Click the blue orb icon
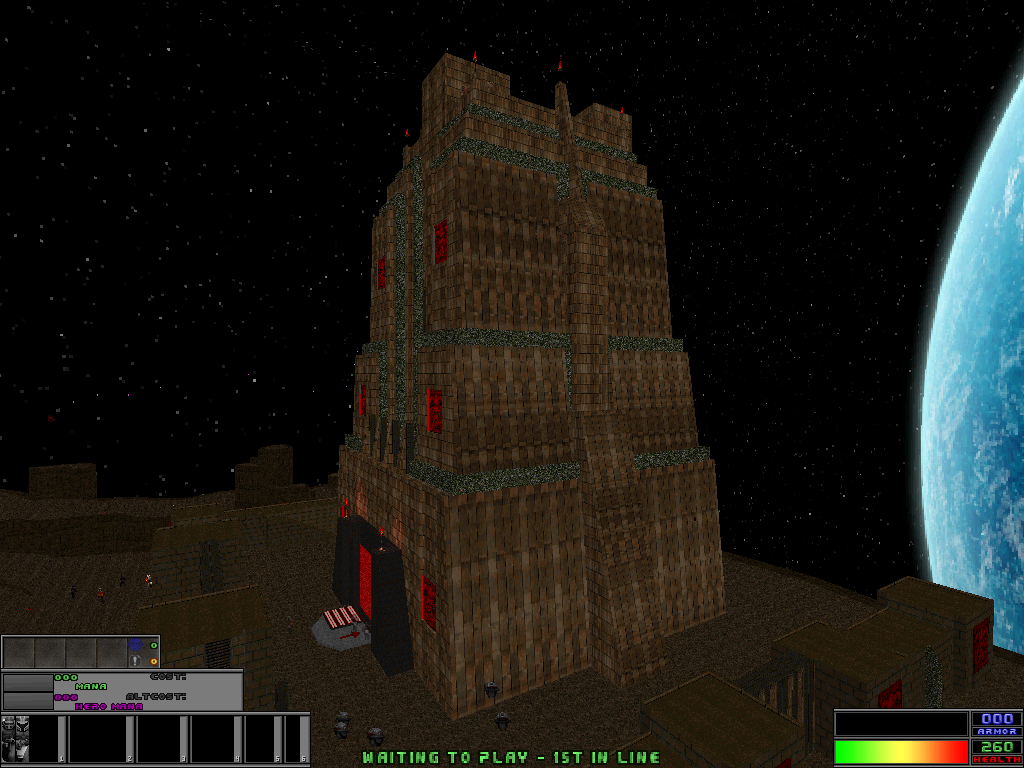Screen dimensions: 1024x768 136,646
